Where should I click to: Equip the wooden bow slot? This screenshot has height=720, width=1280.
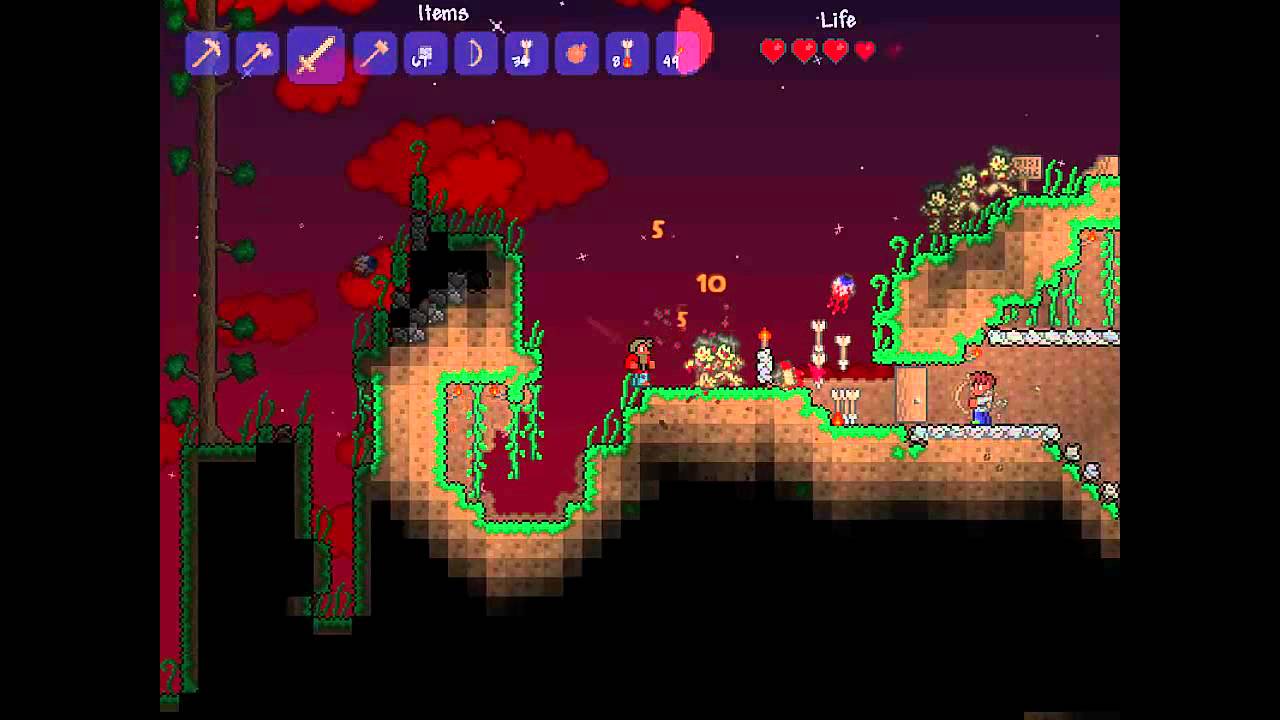475,53
